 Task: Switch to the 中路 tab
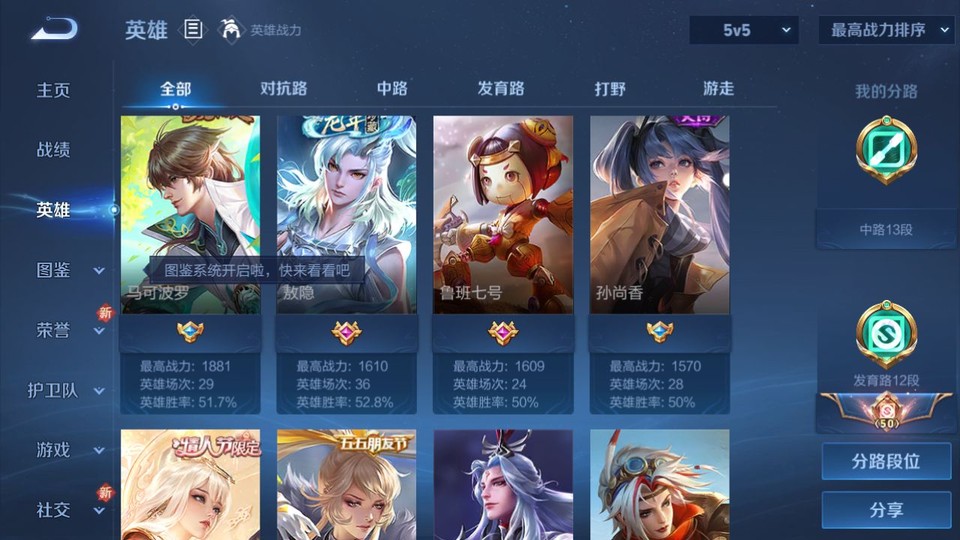pos(392,88)
